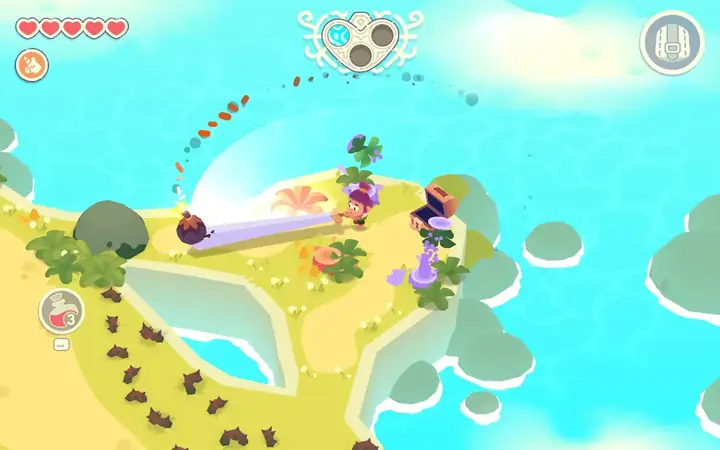Open the backpack inventory
720x450 pixels.
(672, 42)
